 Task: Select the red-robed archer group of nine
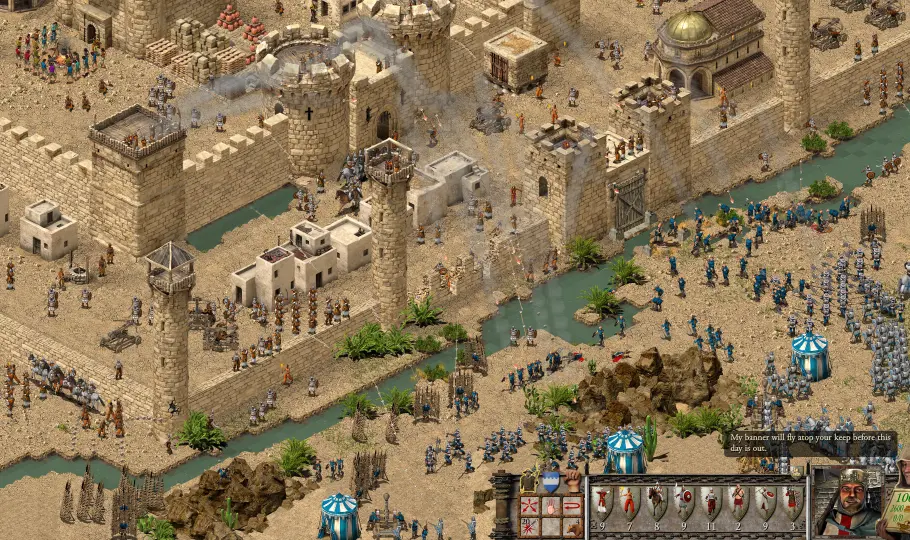click(601, 503)
